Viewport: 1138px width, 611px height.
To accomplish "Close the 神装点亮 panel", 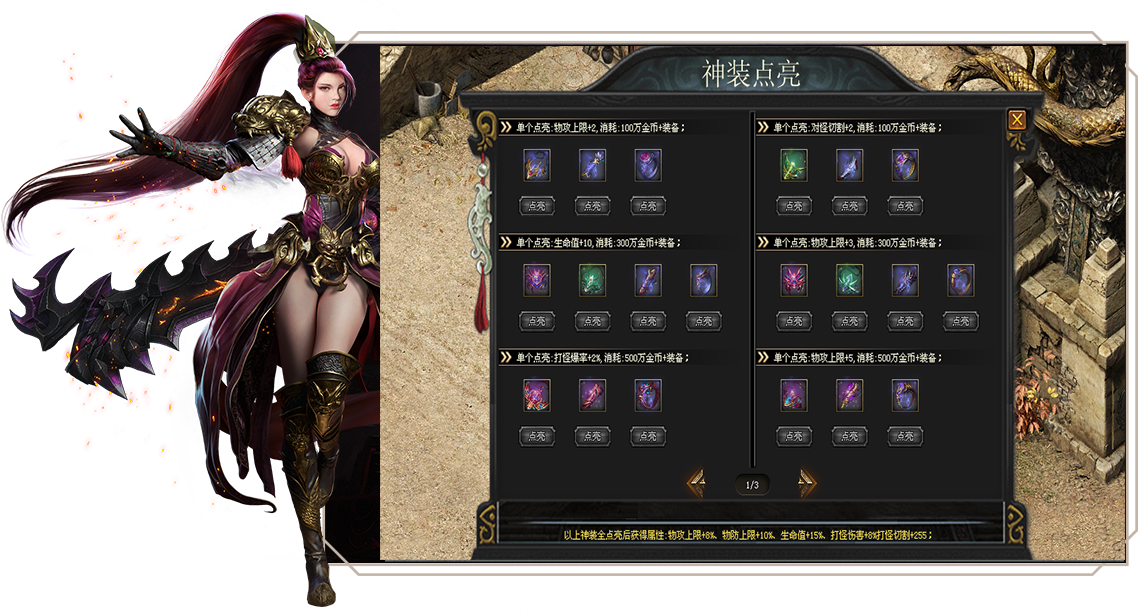I will 1017,120.
